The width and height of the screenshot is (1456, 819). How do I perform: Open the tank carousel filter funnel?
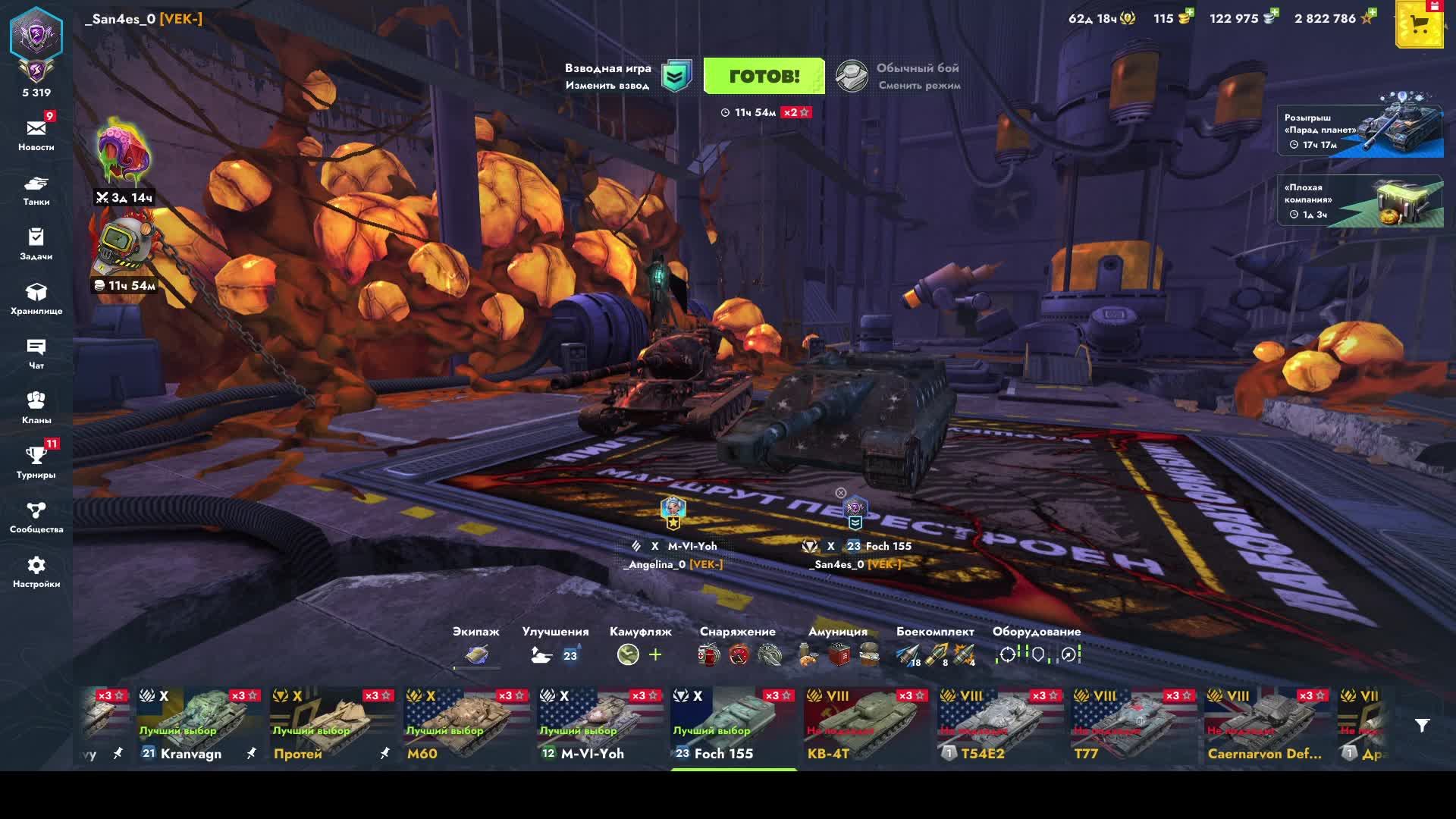click(x=1422, y=726)
